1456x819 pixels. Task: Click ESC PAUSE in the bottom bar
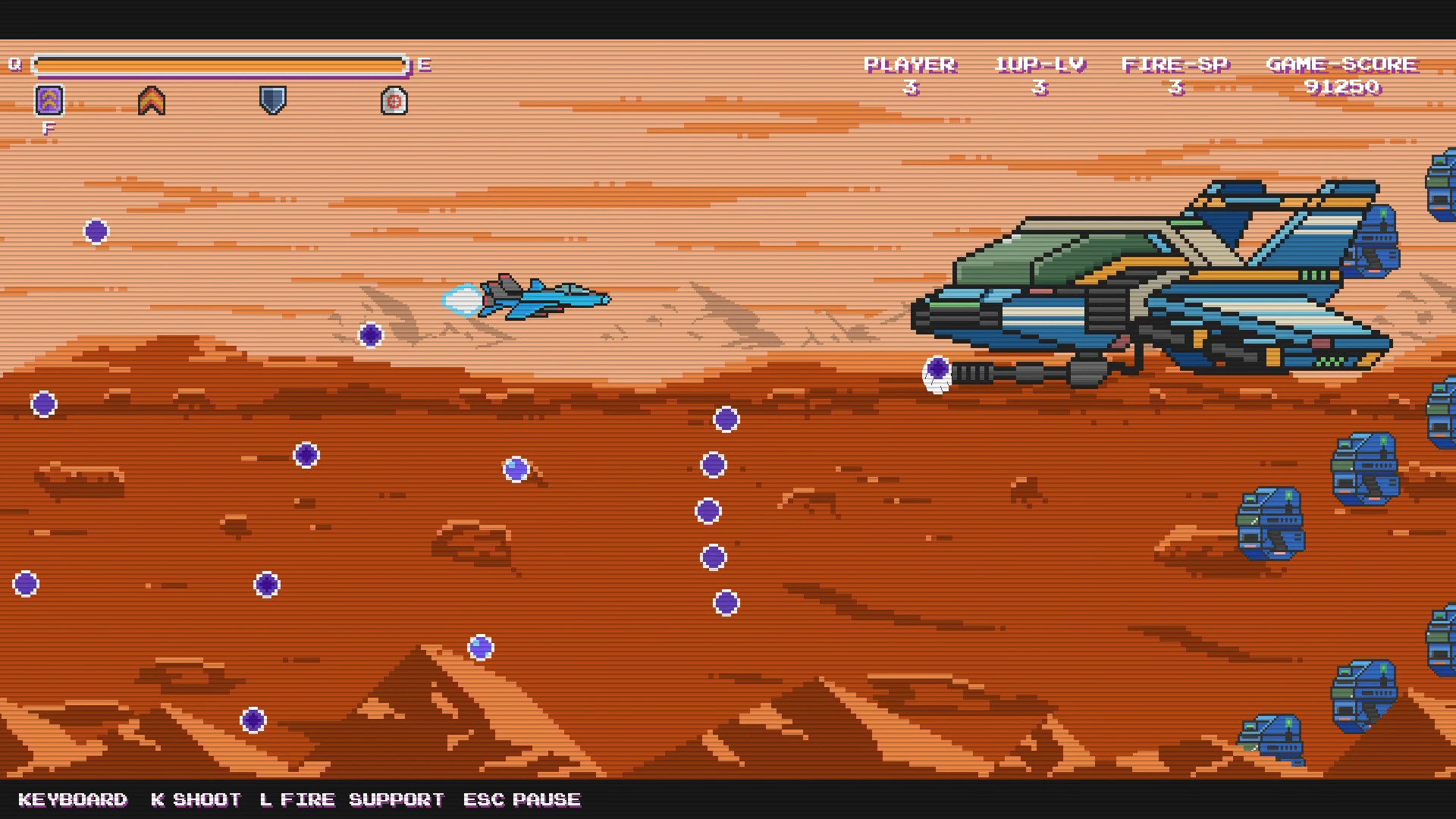point(522,799)
